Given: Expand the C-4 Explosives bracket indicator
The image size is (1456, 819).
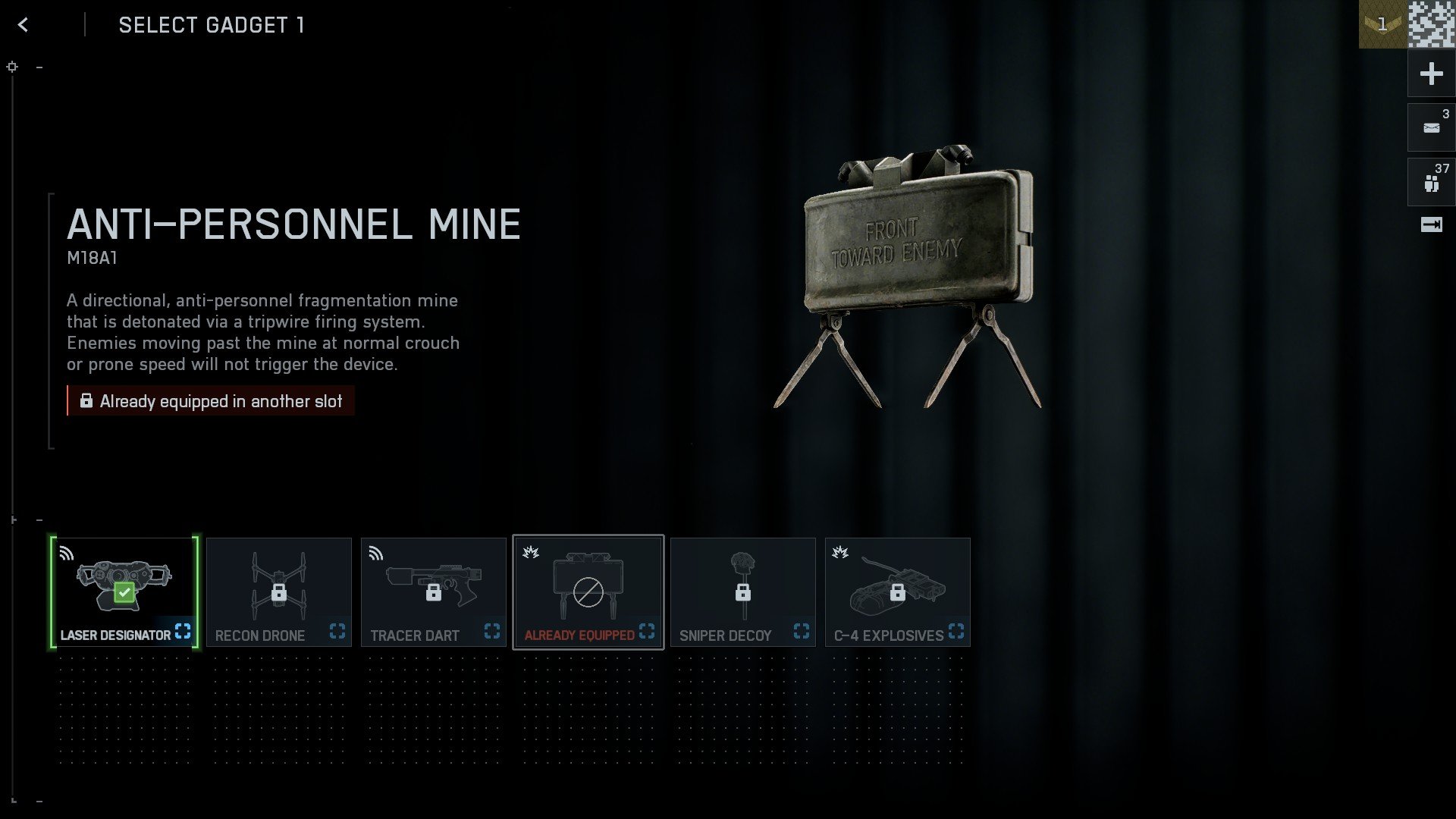Looking at the screenshot, I should (x=956, y=631).
